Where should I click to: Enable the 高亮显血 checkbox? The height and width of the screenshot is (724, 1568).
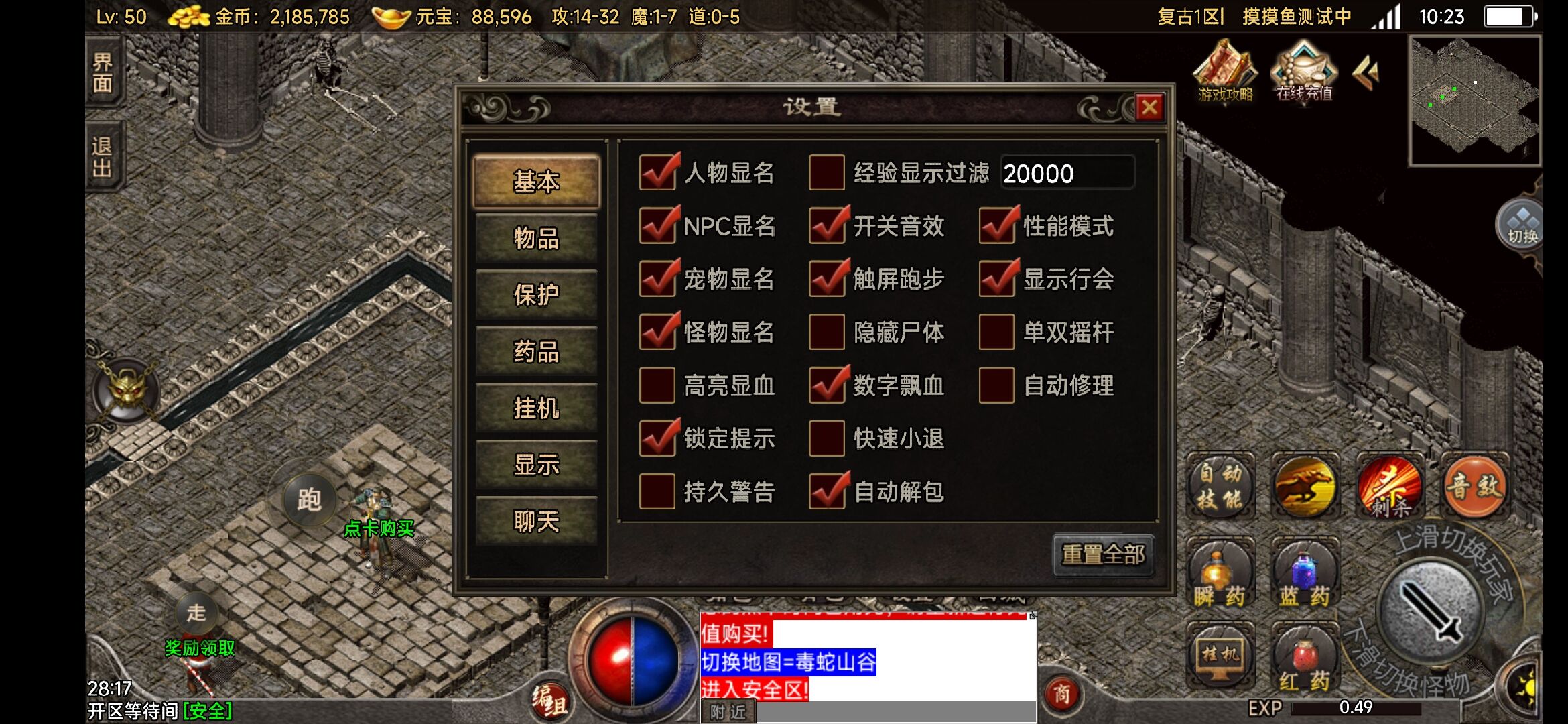pos(658,385)
